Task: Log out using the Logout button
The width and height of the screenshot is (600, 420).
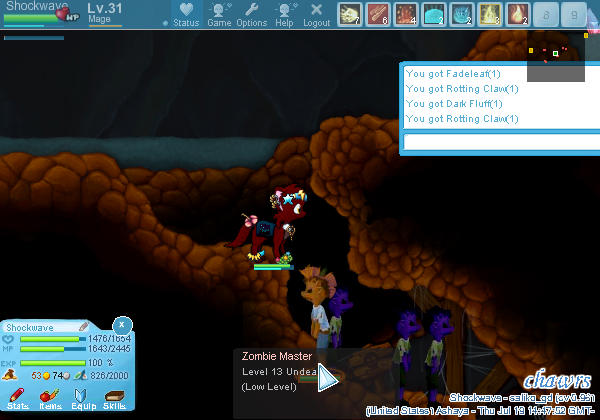Action: [x=316, y=13]
